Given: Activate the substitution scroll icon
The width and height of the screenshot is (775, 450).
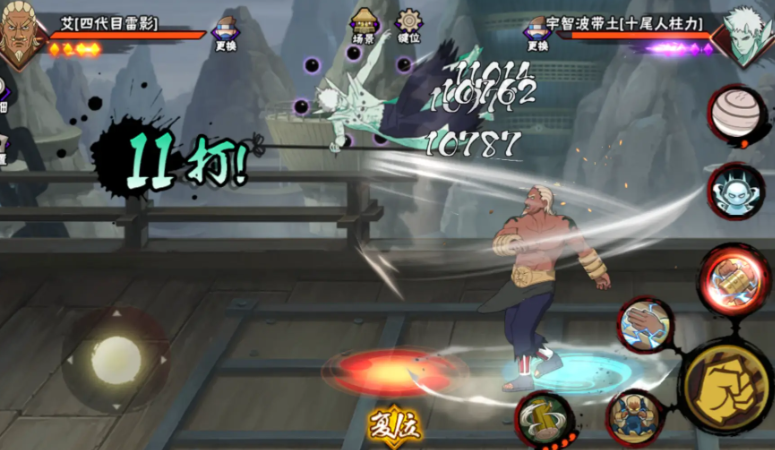Looking at the screenshot, I should click(x=545, y=419).
